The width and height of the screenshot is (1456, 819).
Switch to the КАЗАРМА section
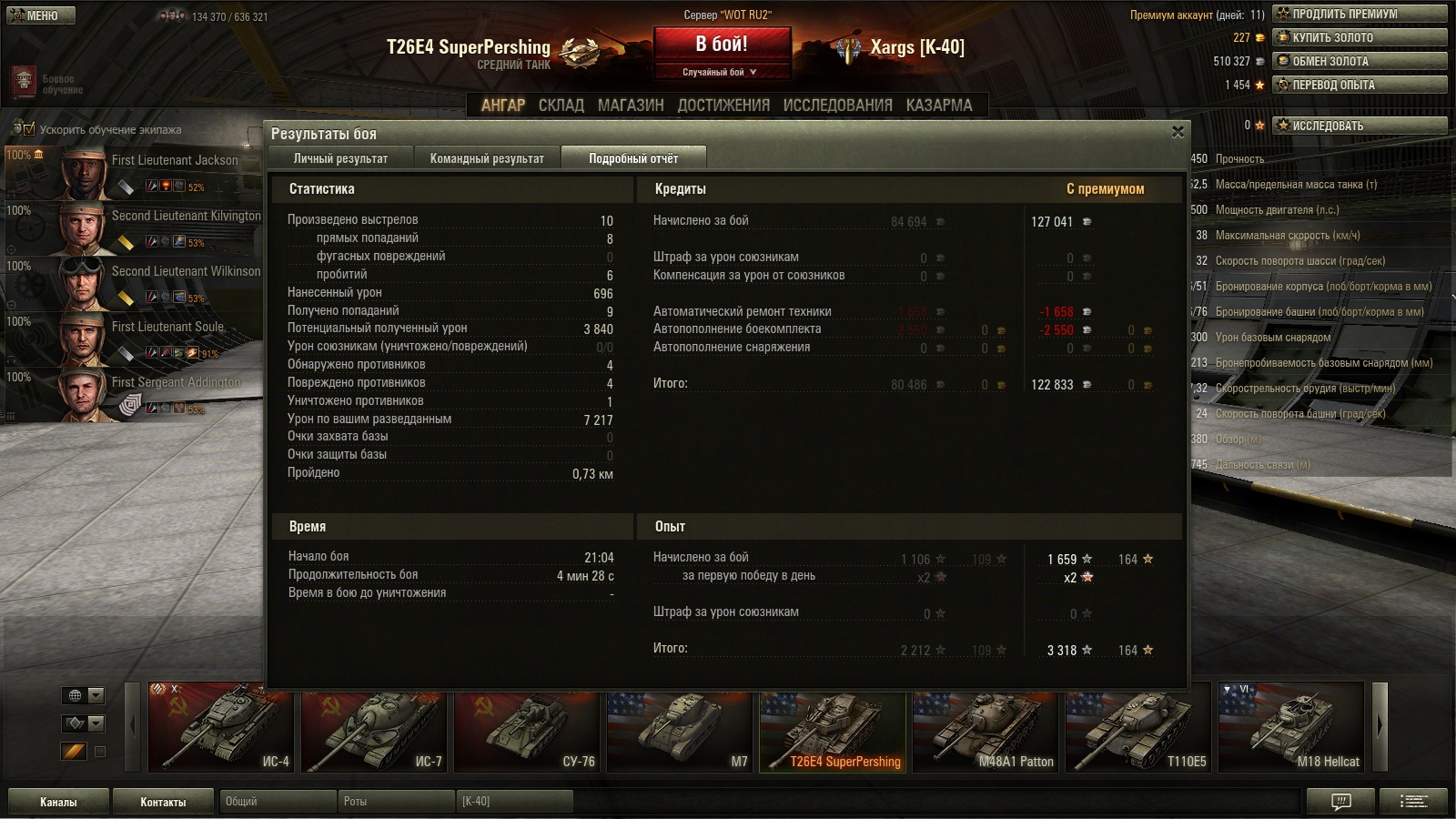click(939, 106)
